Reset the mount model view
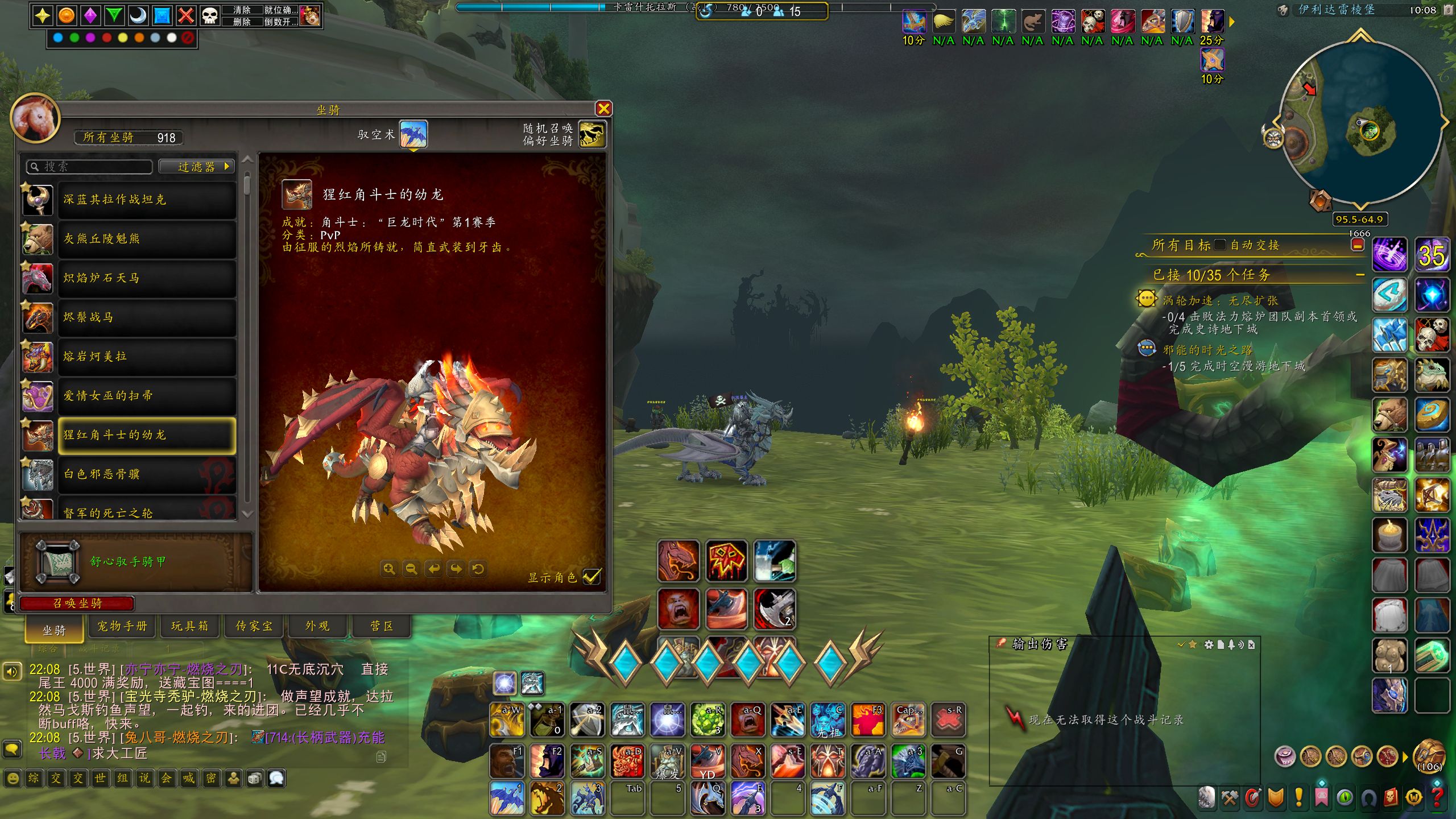 coord(478,569)
